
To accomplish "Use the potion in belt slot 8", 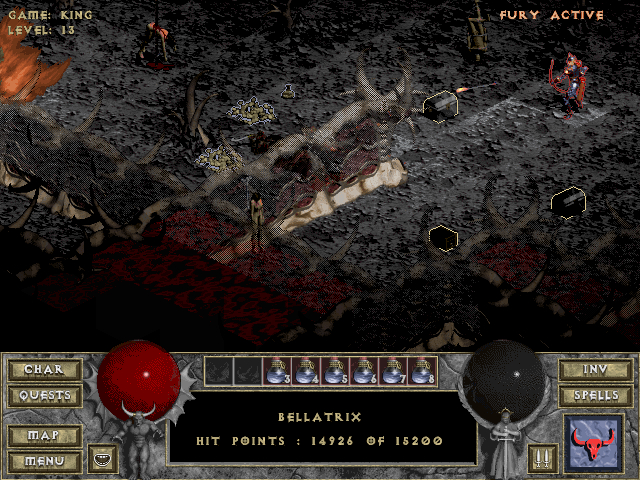I will coord(422,371).
